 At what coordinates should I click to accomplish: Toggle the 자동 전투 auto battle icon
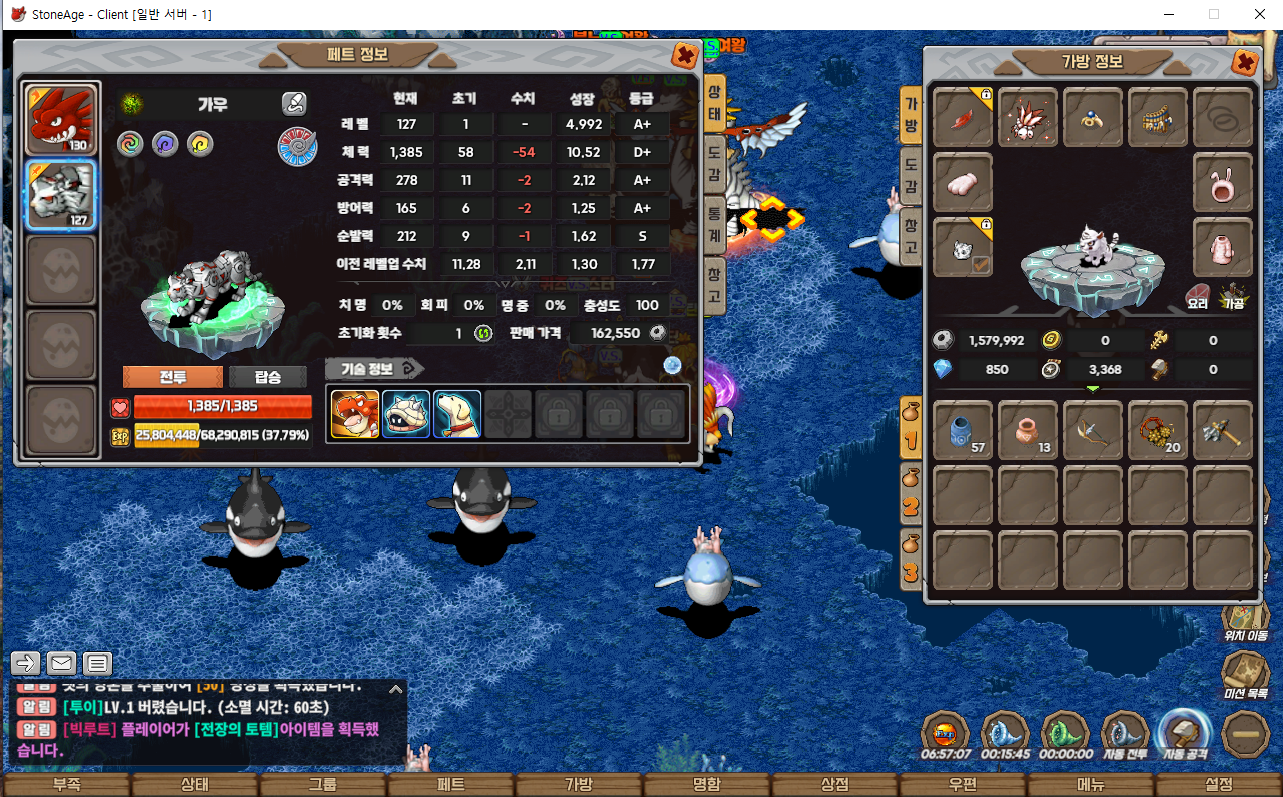(x=1124, y=735)
